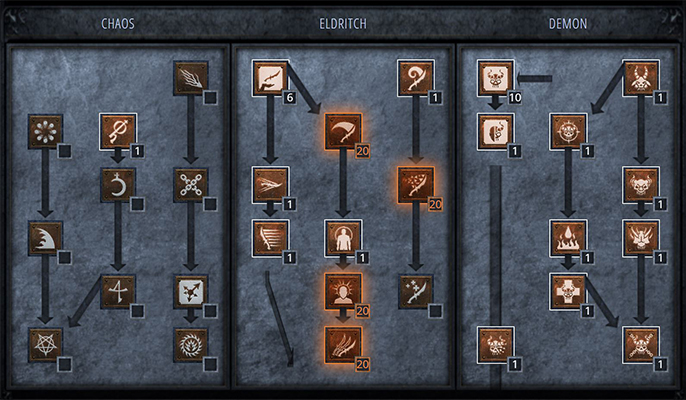The width and height of the screenshot is (686, 400).
Task: Select the skull and crossbones Demon skill
Action: [641, 343]
